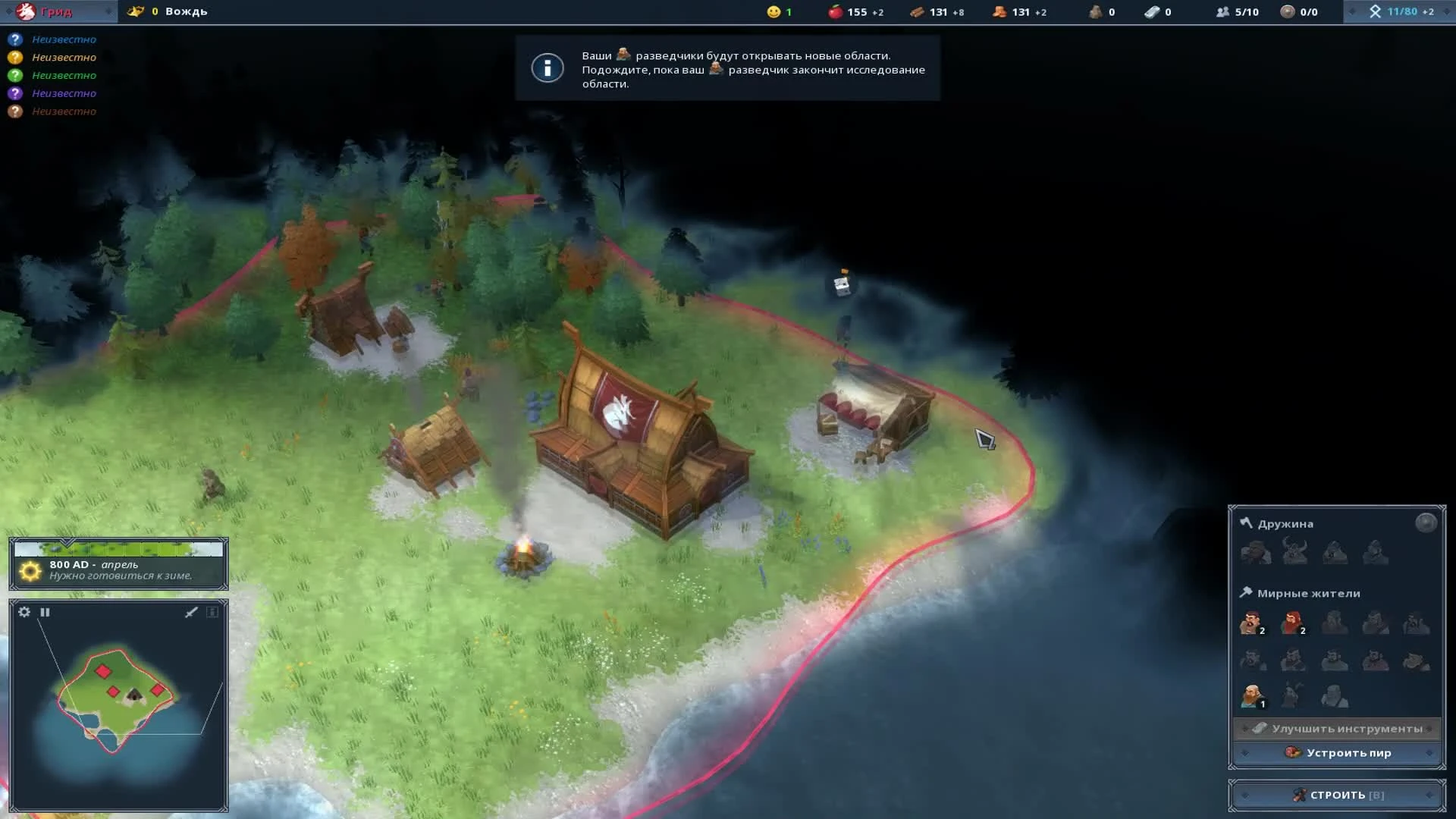Click the Вождь title in top bar
This screenshot has height=819, width=1456.
tap(187, 11)
